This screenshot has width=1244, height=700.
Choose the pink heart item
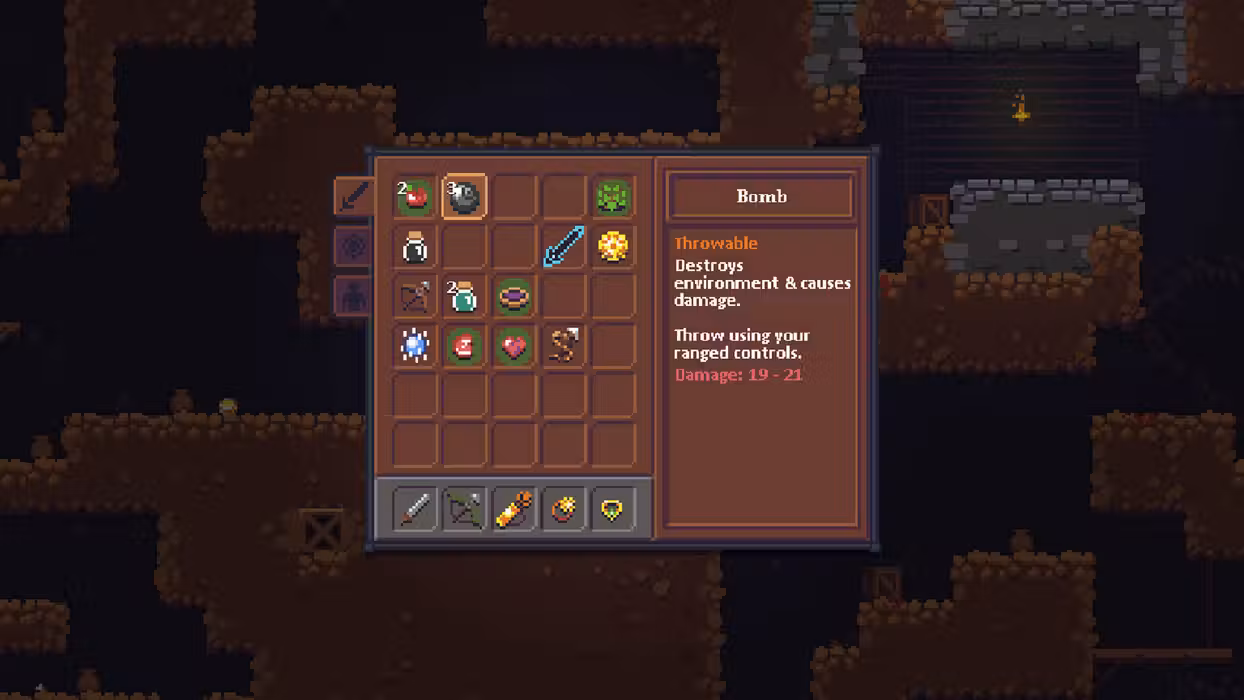[x=514, y=347]
